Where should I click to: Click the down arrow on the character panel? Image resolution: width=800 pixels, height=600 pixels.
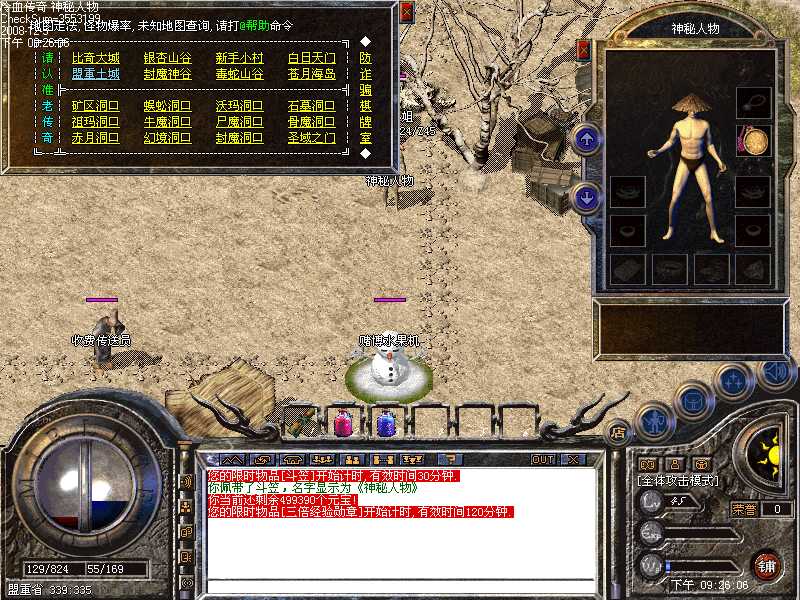coord(588,196)
